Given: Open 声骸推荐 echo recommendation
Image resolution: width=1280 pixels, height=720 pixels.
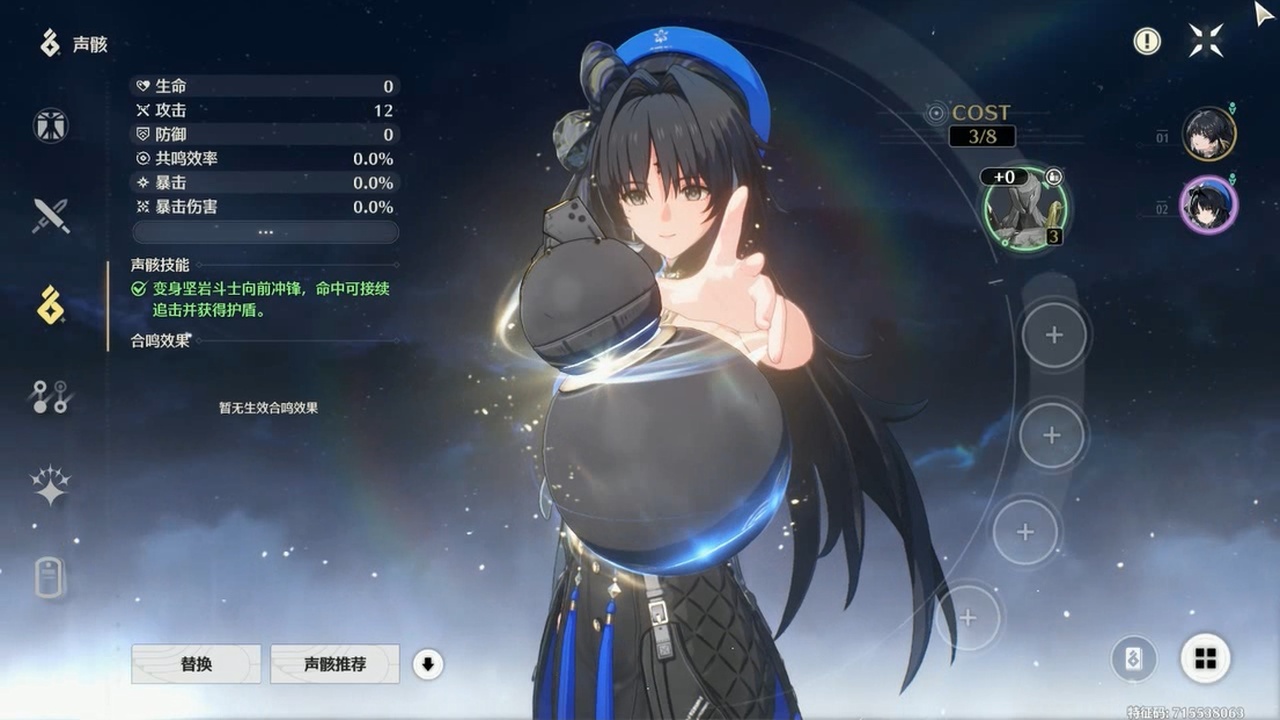Looking at the screenshot, I should point(335,664).
